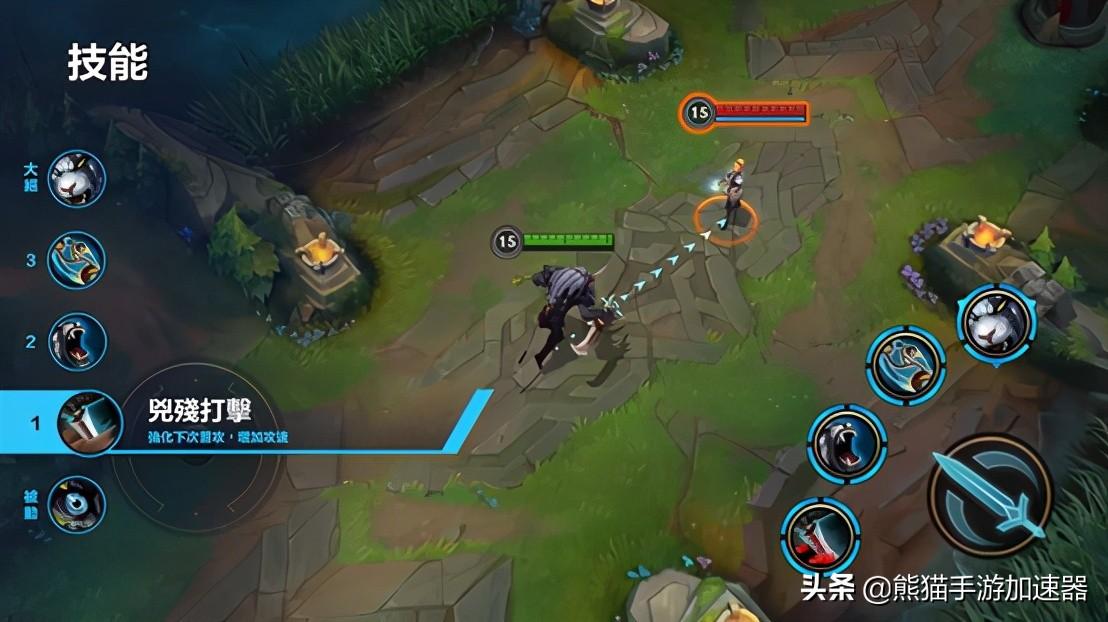This screenshot has height=622, width=1108.
Task: Select the 大招 ultimate entry in the skill list
Action: (76, 179)
